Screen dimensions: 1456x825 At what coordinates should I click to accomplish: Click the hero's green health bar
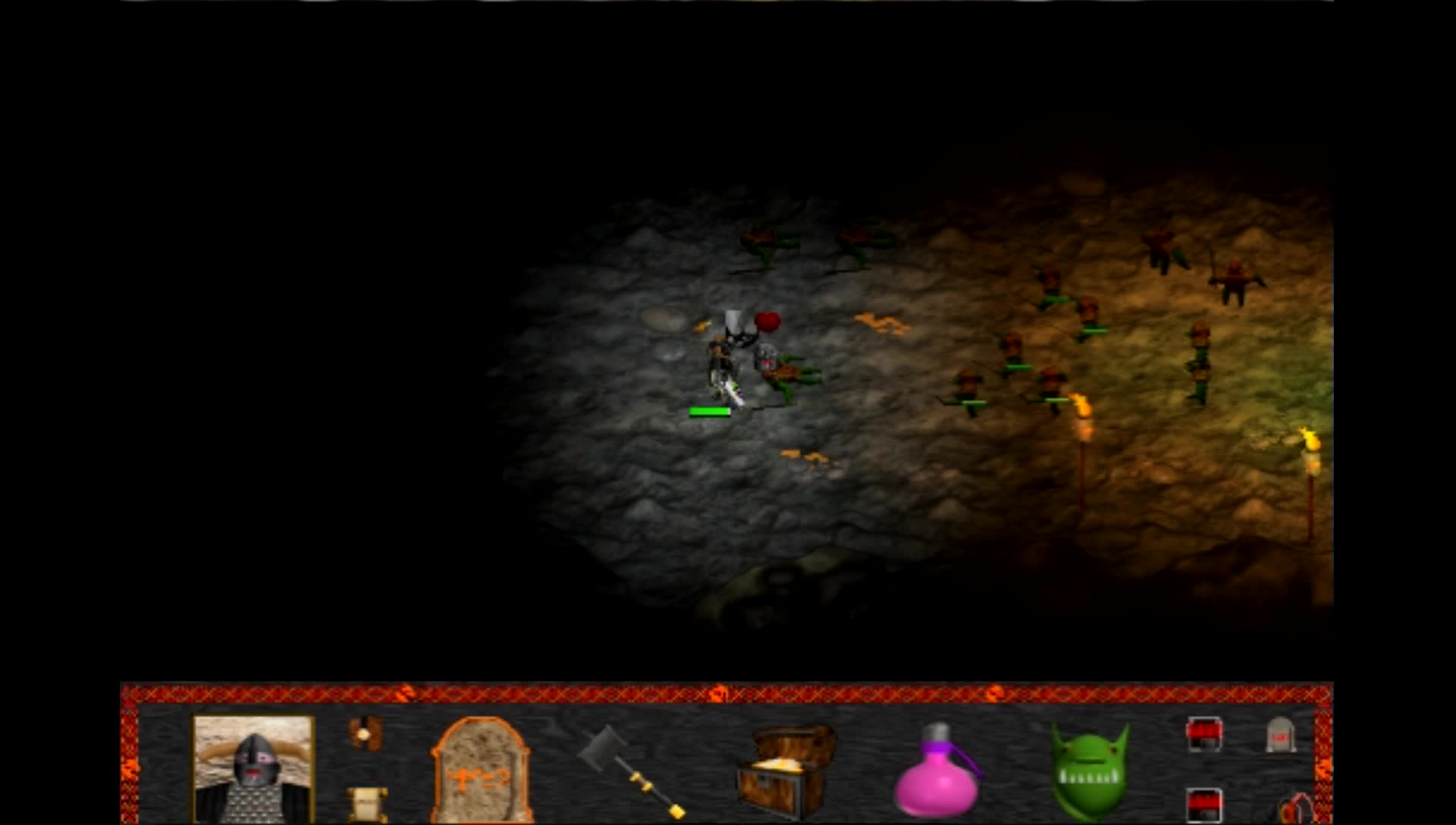click(710, 411)
